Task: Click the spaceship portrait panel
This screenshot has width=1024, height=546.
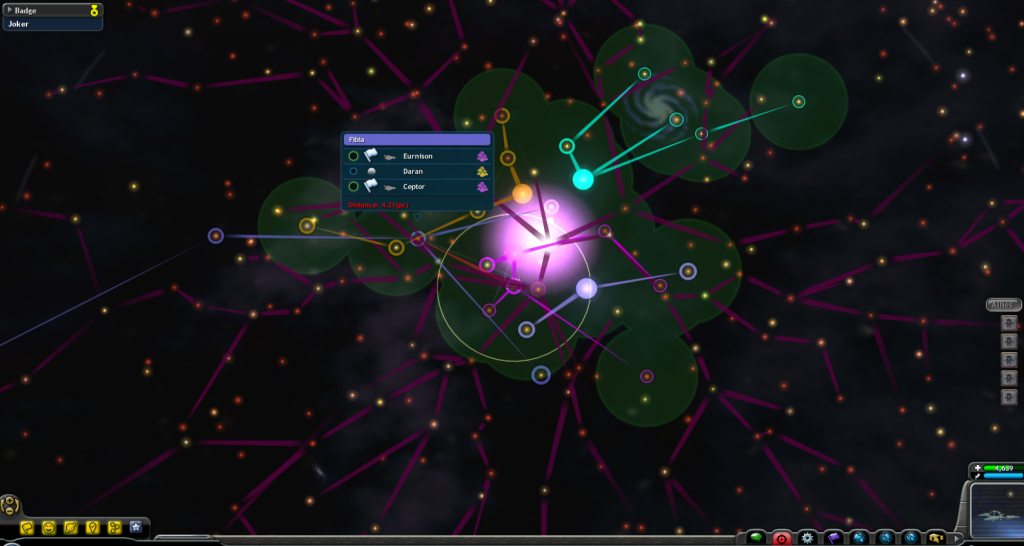Action: [996, 512]
